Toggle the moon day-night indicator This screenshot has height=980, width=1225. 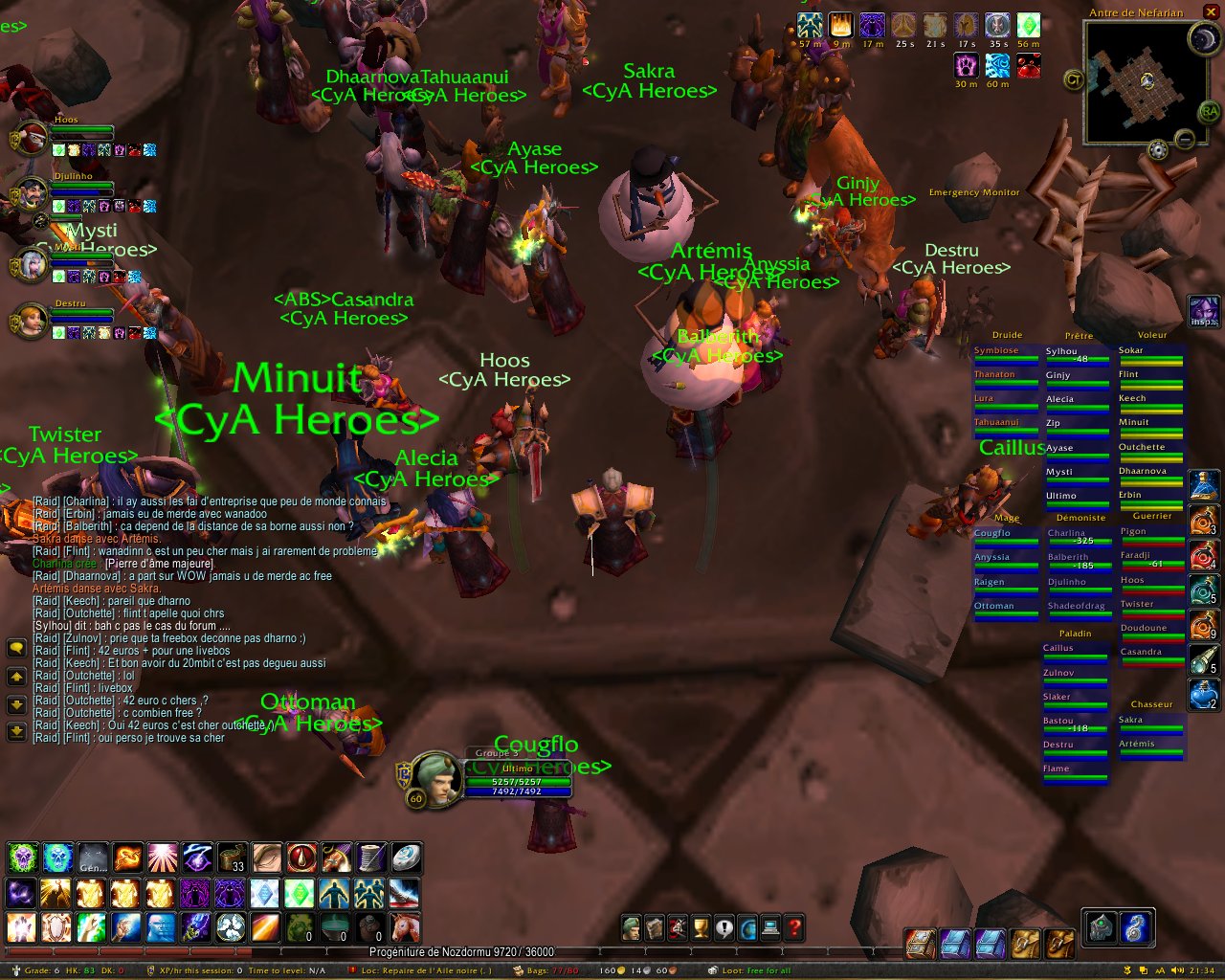click(x=1202, y=38)
